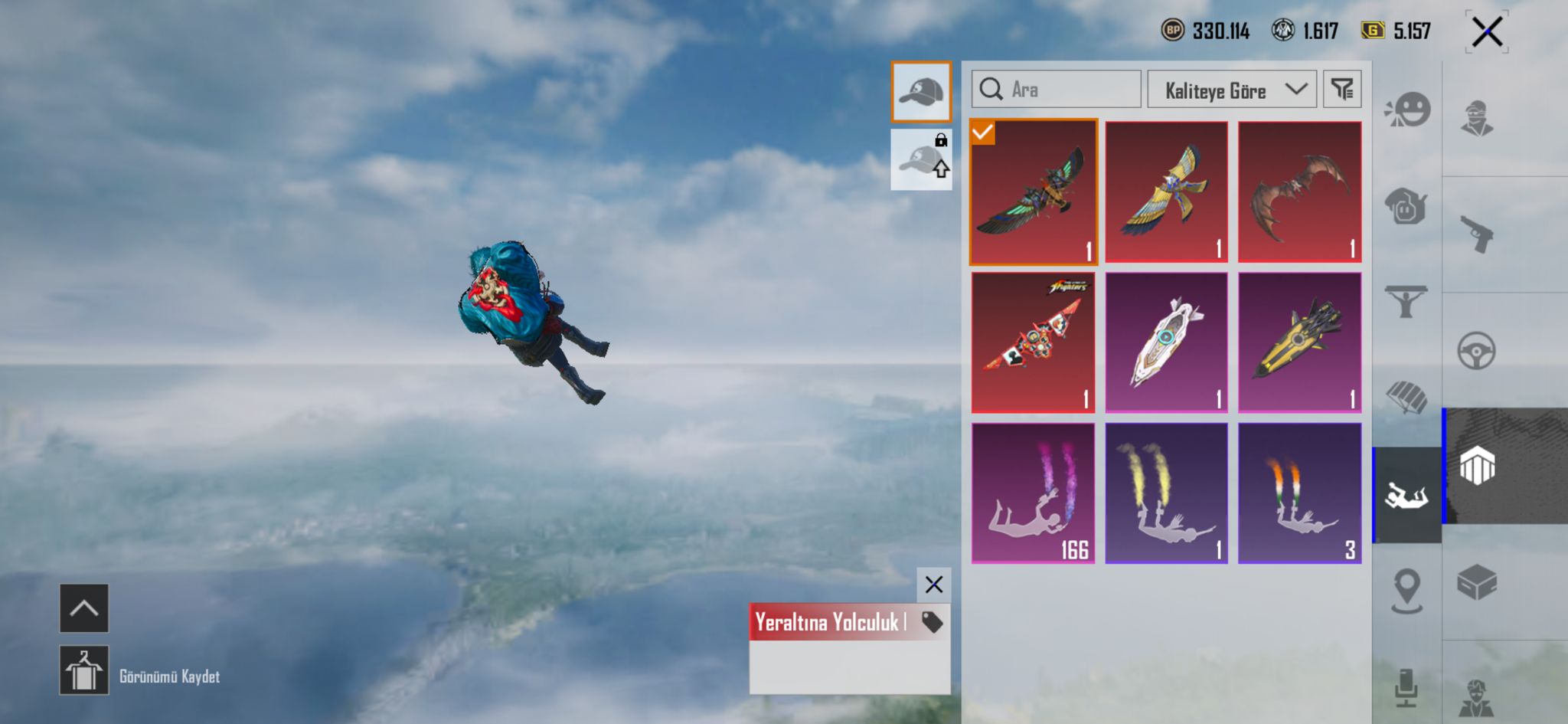Switch to the parachute category tab
1568x724 pixels.
[1406, 398]
